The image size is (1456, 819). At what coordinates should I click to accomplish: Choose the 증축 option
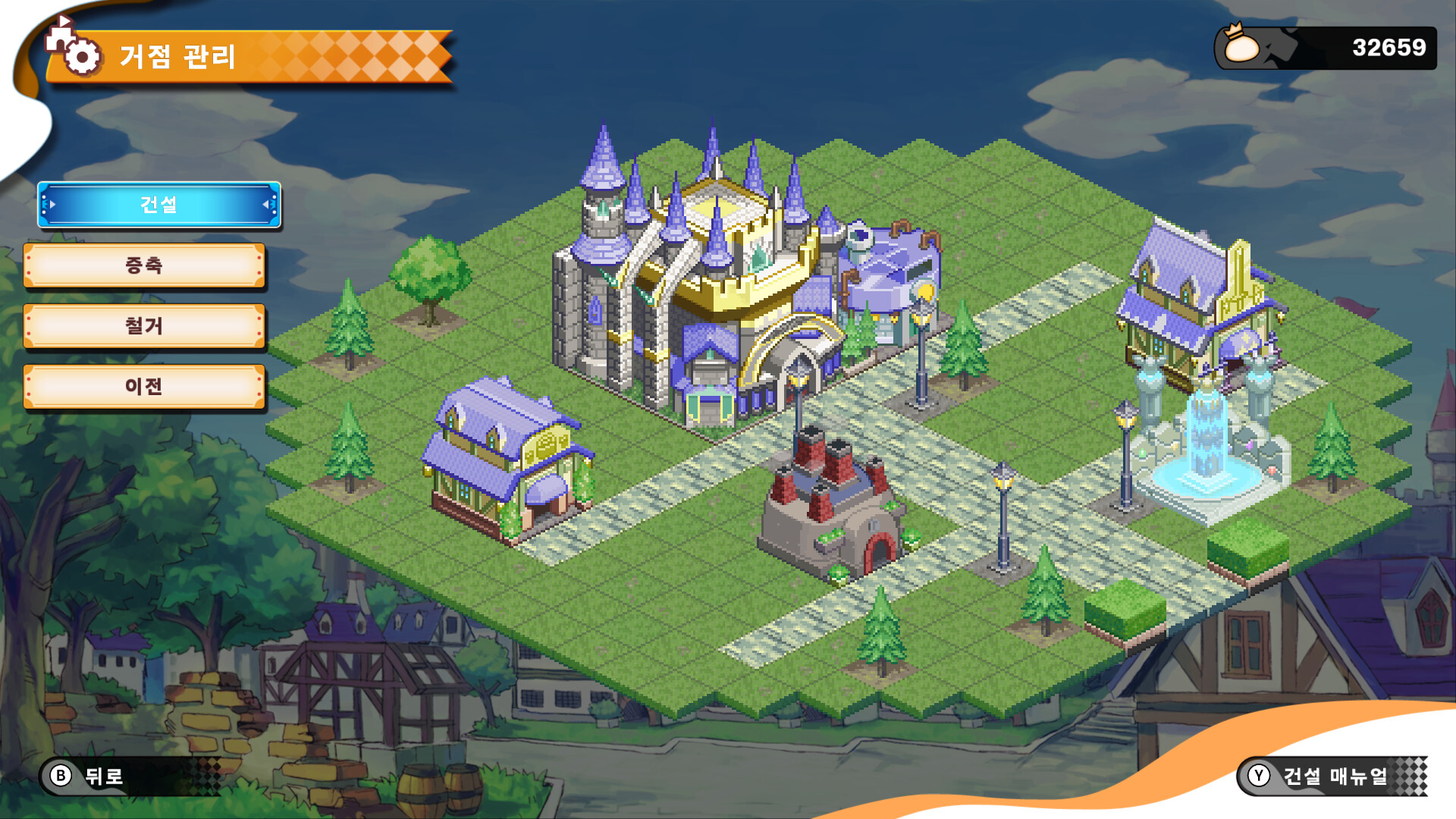(x=144, y=265)
